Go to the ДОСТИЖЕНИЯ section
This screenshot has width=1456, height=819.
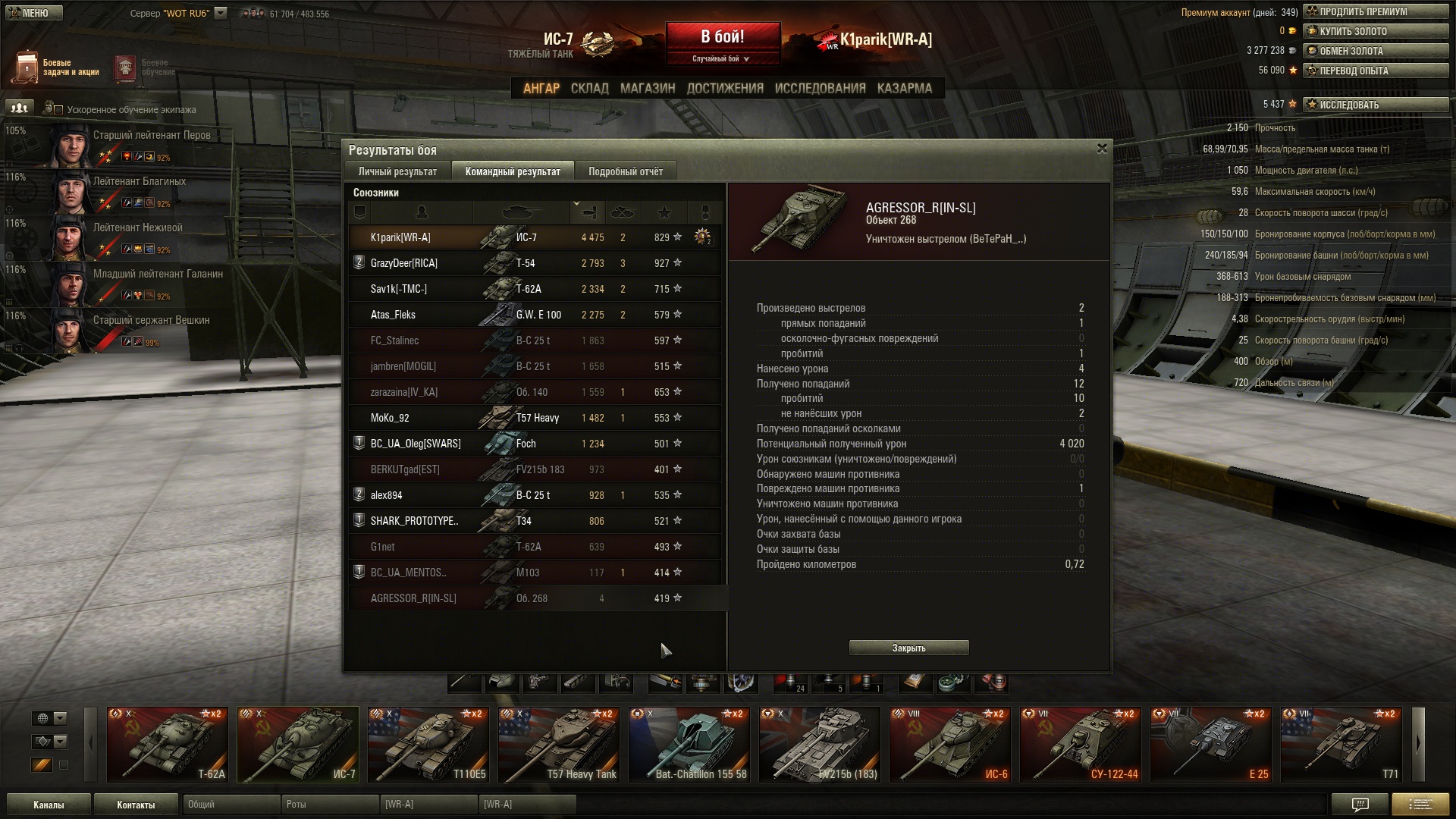pyautogui.click(x=725, y=89)
